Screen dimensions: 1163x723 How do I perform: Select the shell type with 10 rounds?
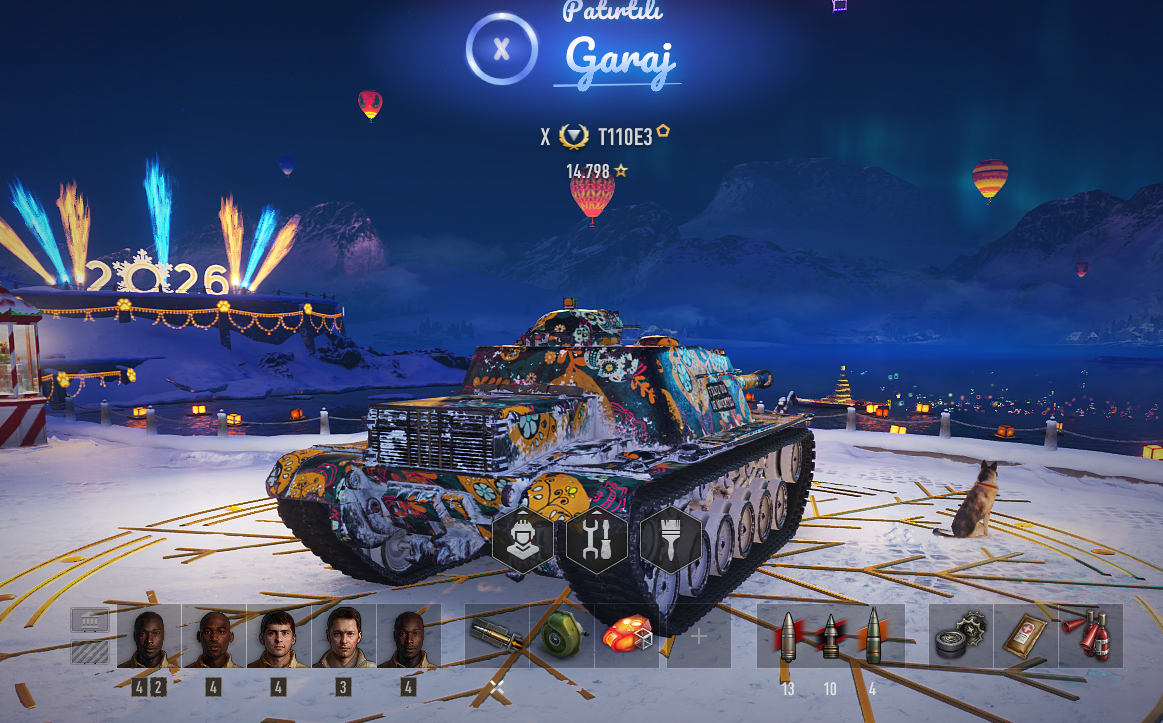pyautogui.click(x=830, y=636)
